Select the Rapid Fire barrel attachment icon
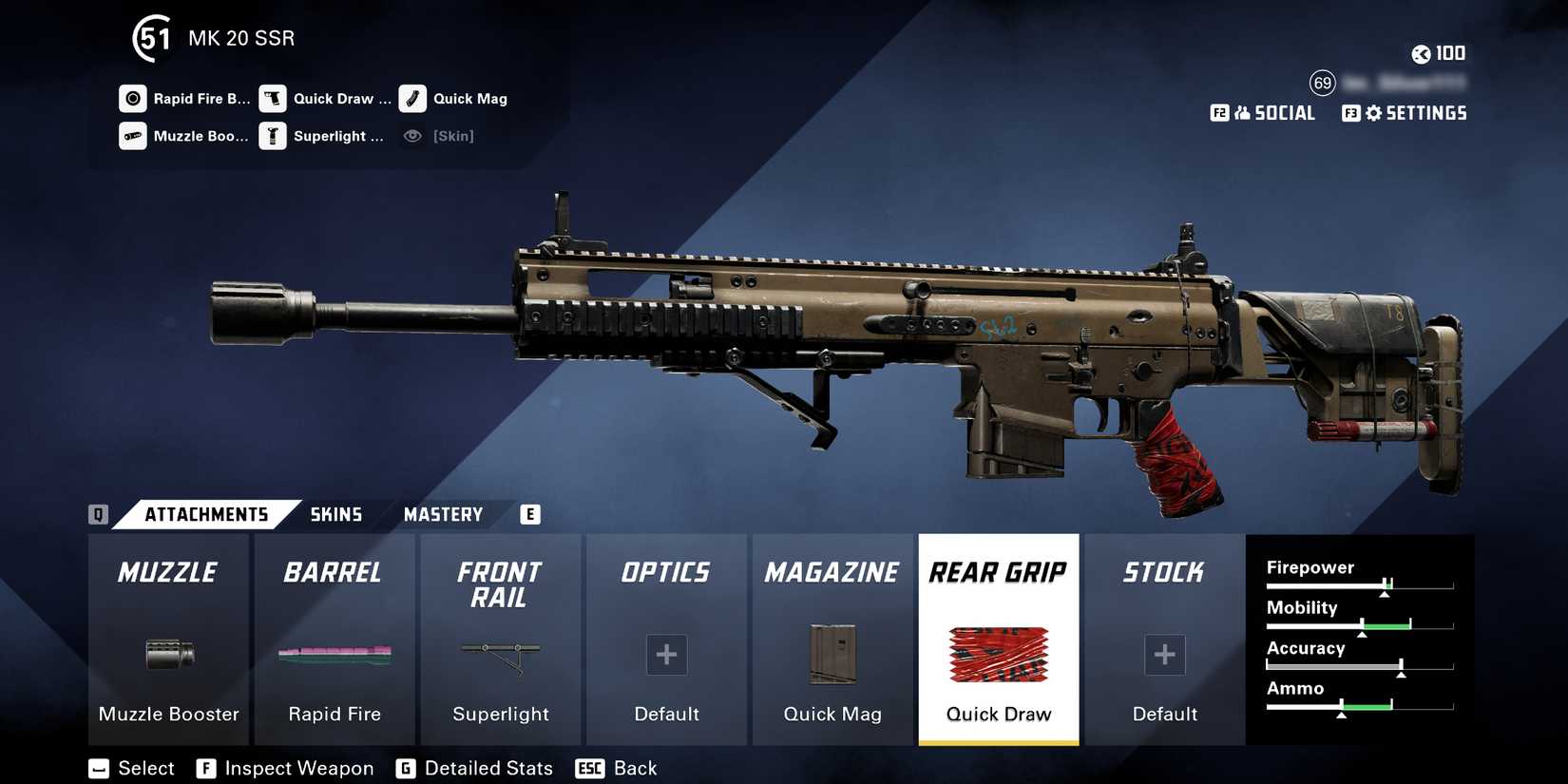Image resolution: width=1568 pixels, height=784 pixels. tap(335, 655)
